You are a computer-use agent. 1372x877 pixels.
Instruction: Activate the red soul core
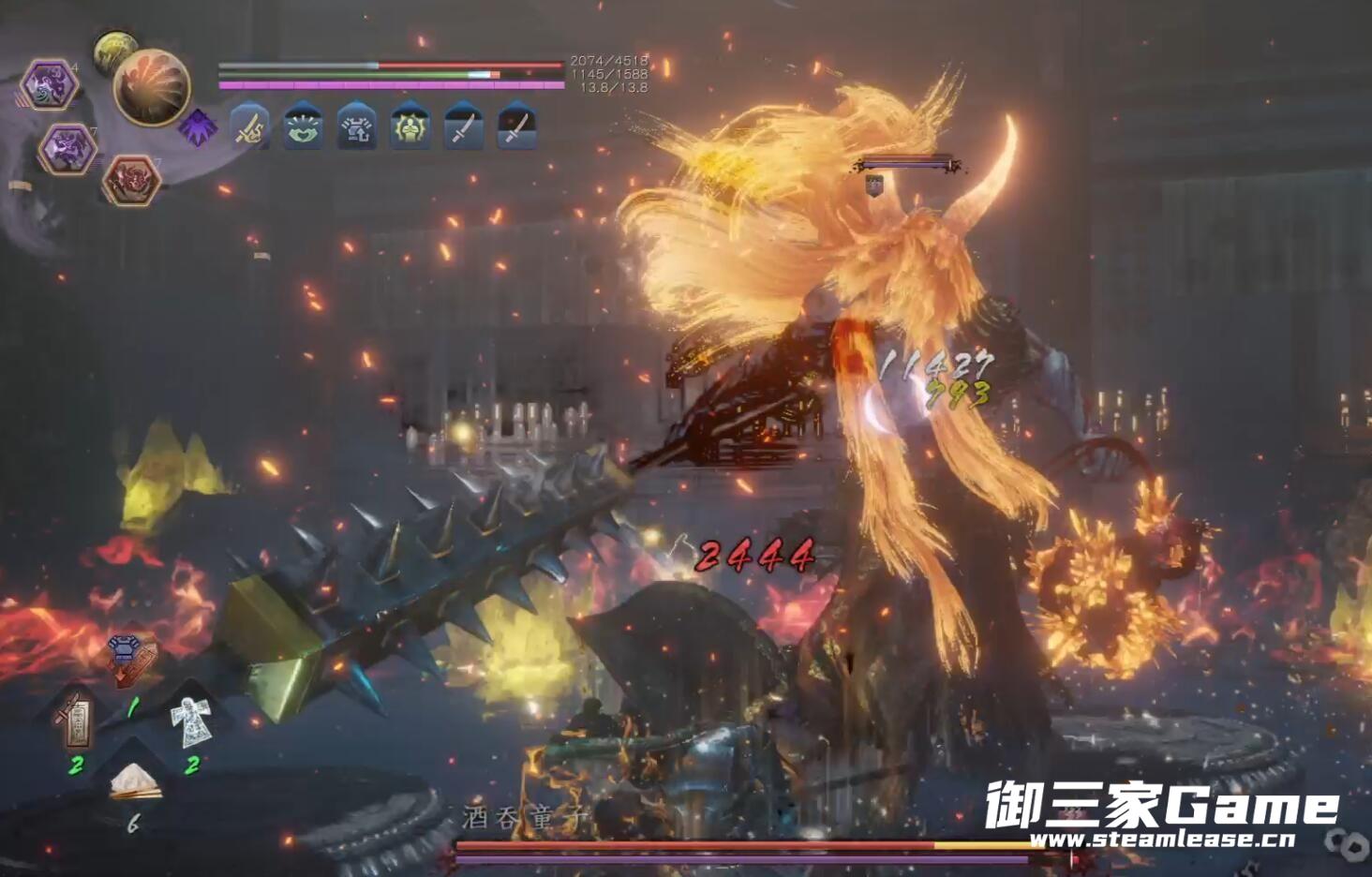tap(130, 180)
